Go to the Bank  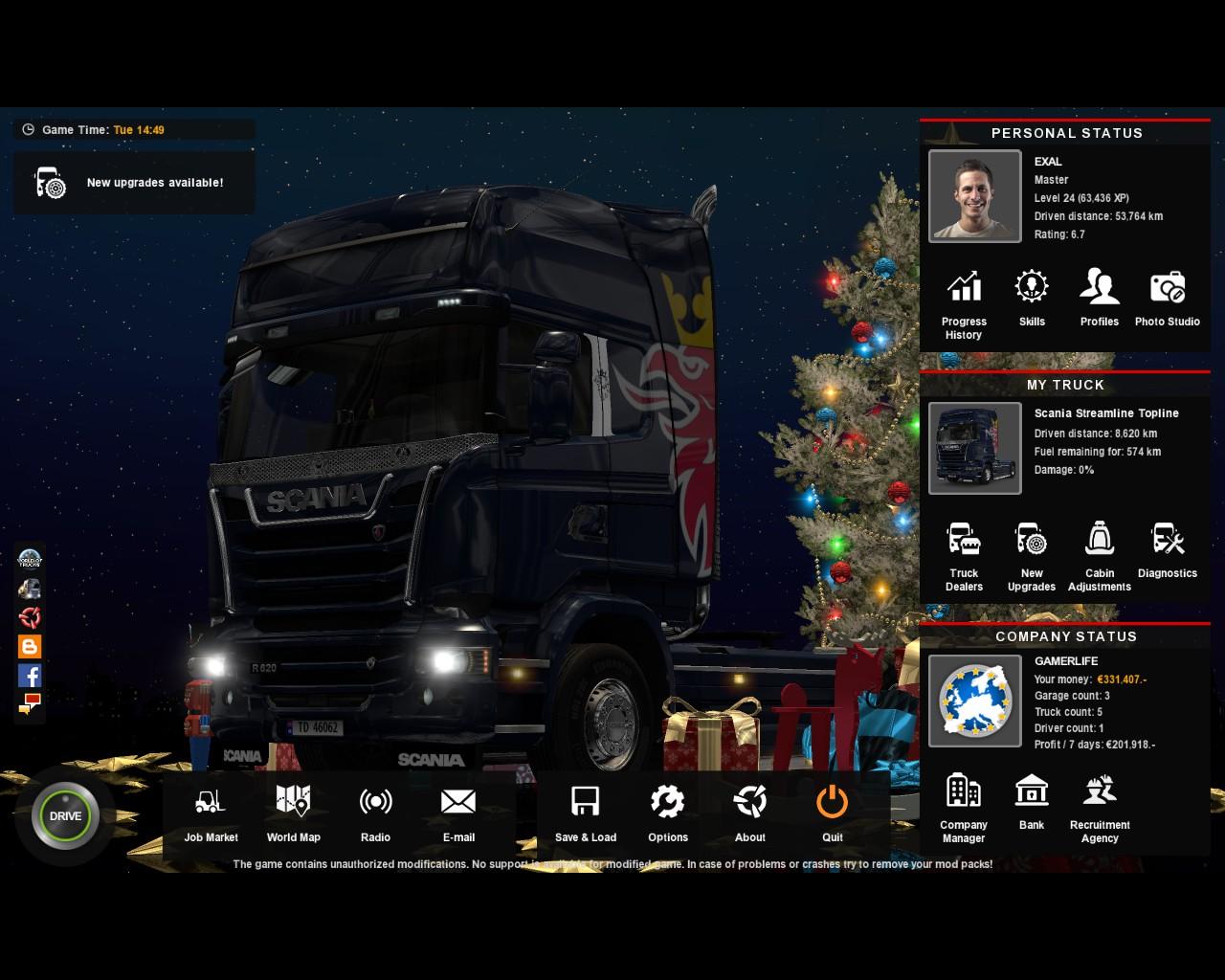click(1032, 801)
